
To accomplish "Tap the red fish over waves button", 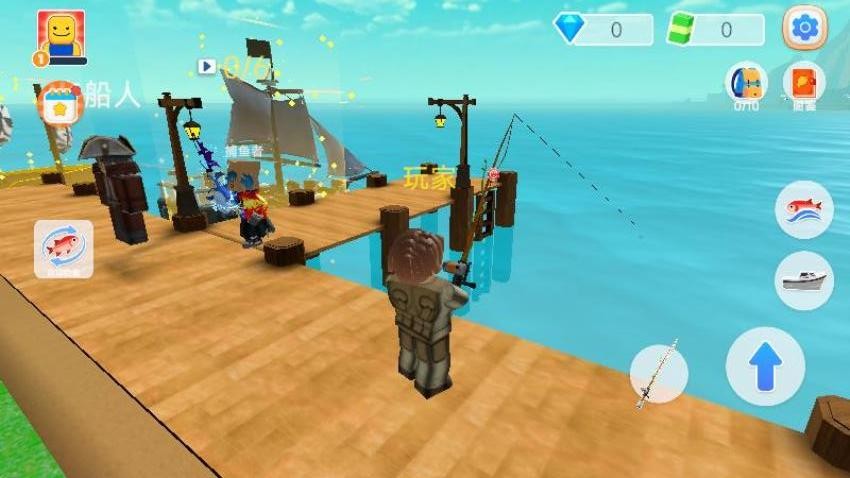I will pyautogui.click(x=804, y=210).
